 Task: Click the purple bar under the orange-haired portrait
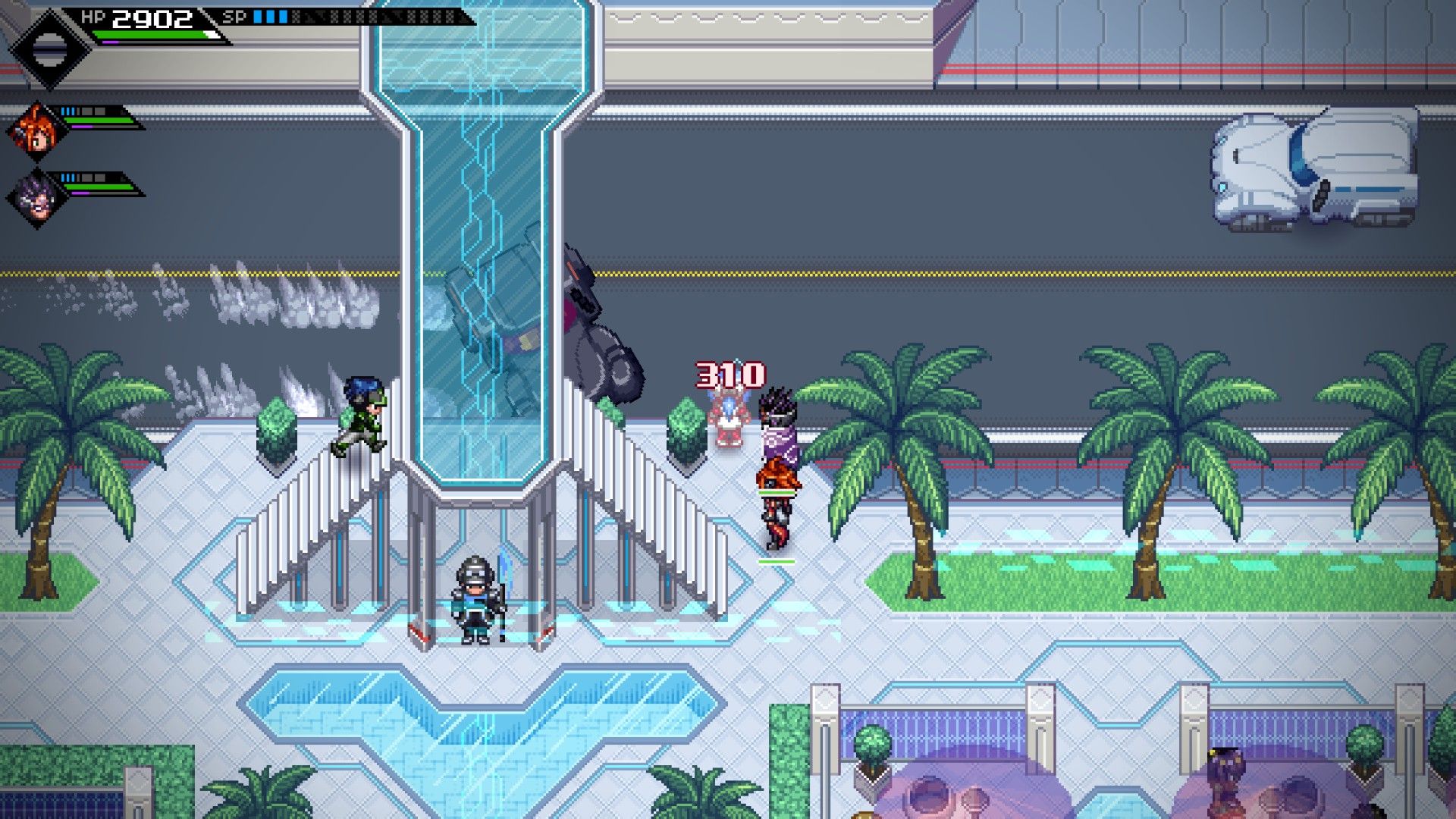point(81,126)
